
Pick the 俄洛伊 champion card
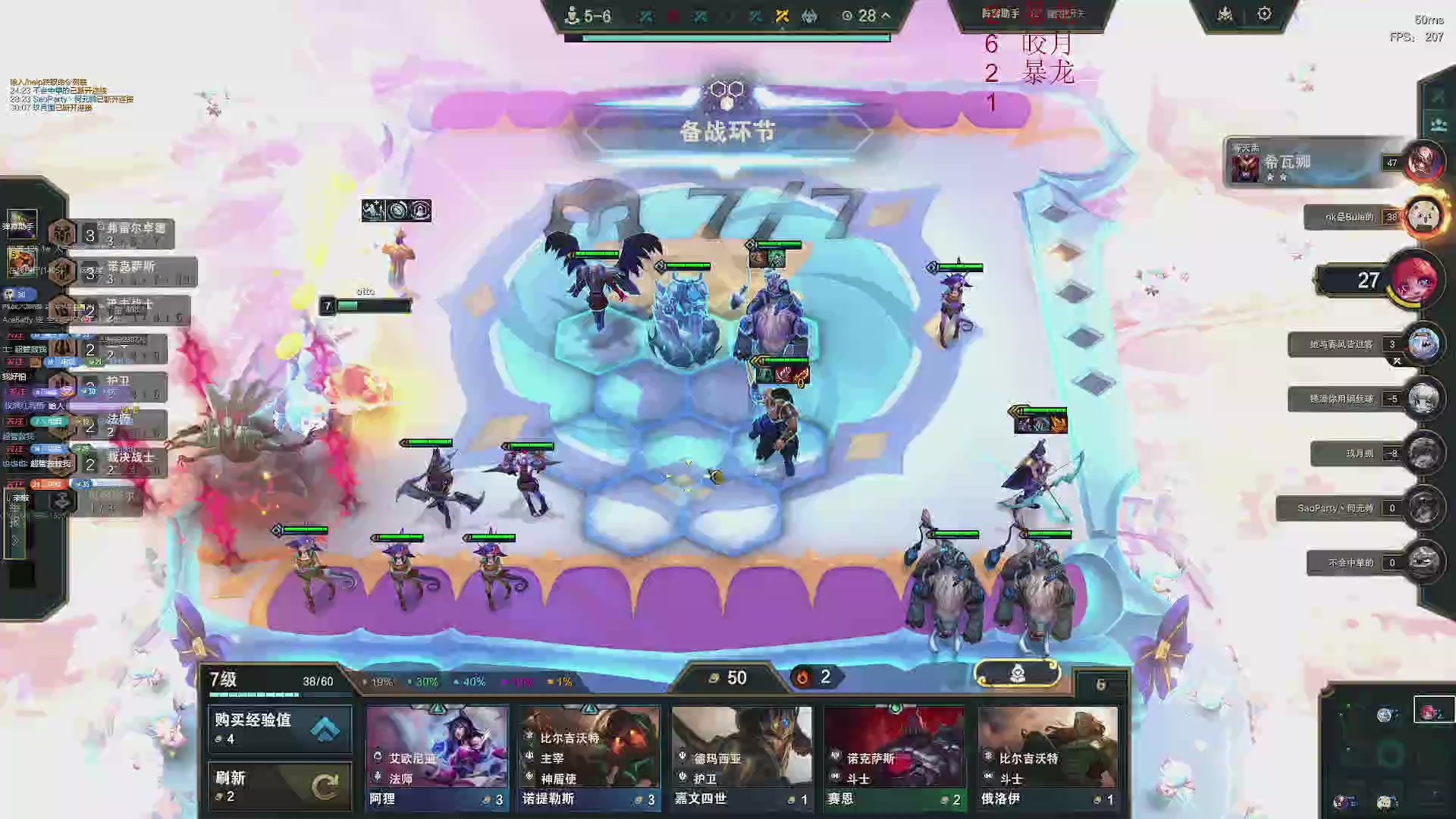pos(1047,757)
